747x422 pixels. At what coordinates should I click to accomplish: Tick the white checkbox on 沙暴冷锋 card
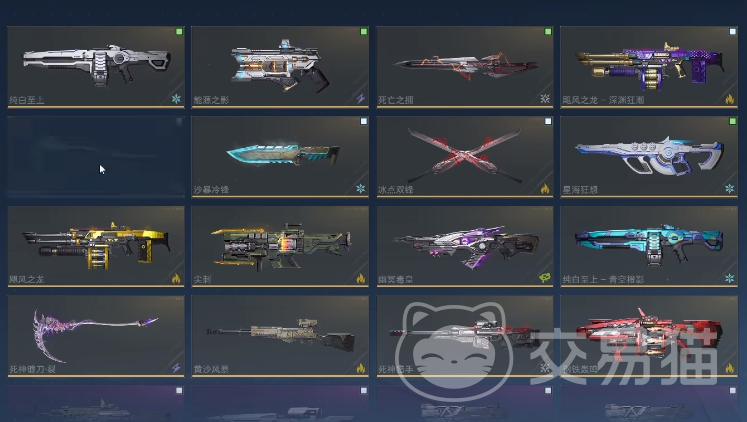pyautogui.click(x=364, y=121)
